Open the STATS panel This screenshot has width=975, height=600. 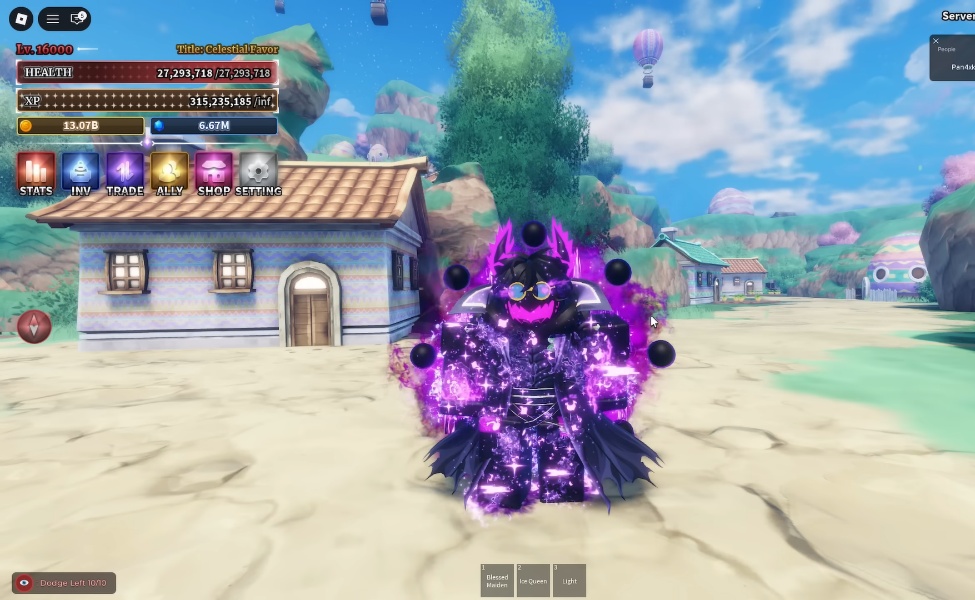(36, 173)
